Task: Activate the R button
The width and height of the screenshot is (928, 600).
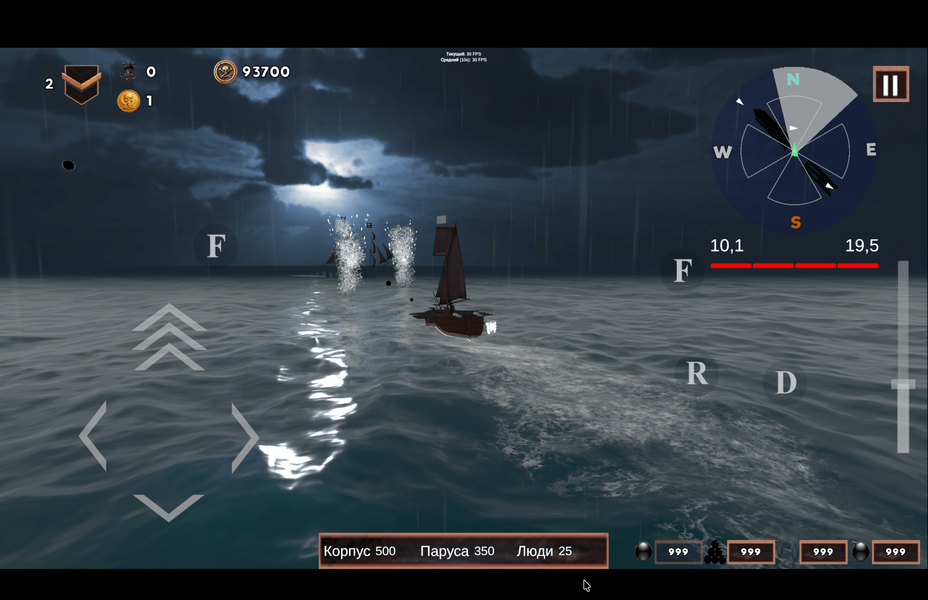Action: click(696, 373)
